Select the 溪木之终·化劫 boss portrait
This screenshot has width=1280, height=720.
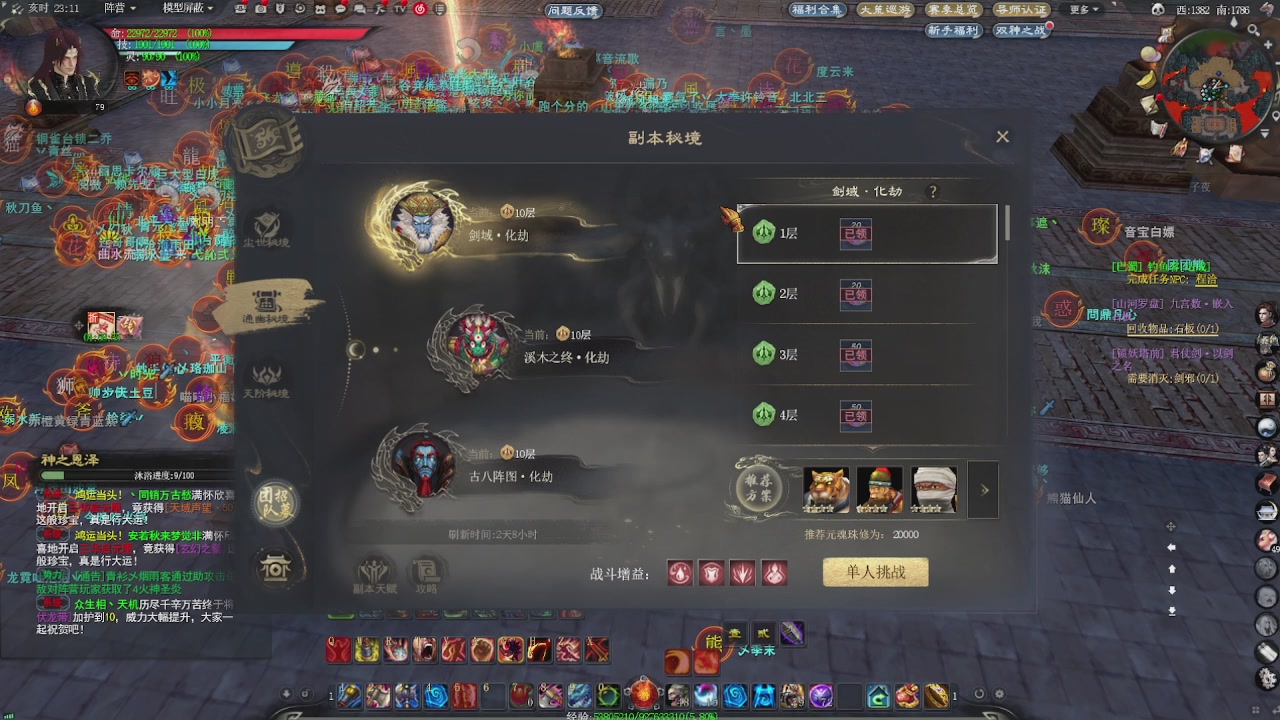[x=478, y=342]
